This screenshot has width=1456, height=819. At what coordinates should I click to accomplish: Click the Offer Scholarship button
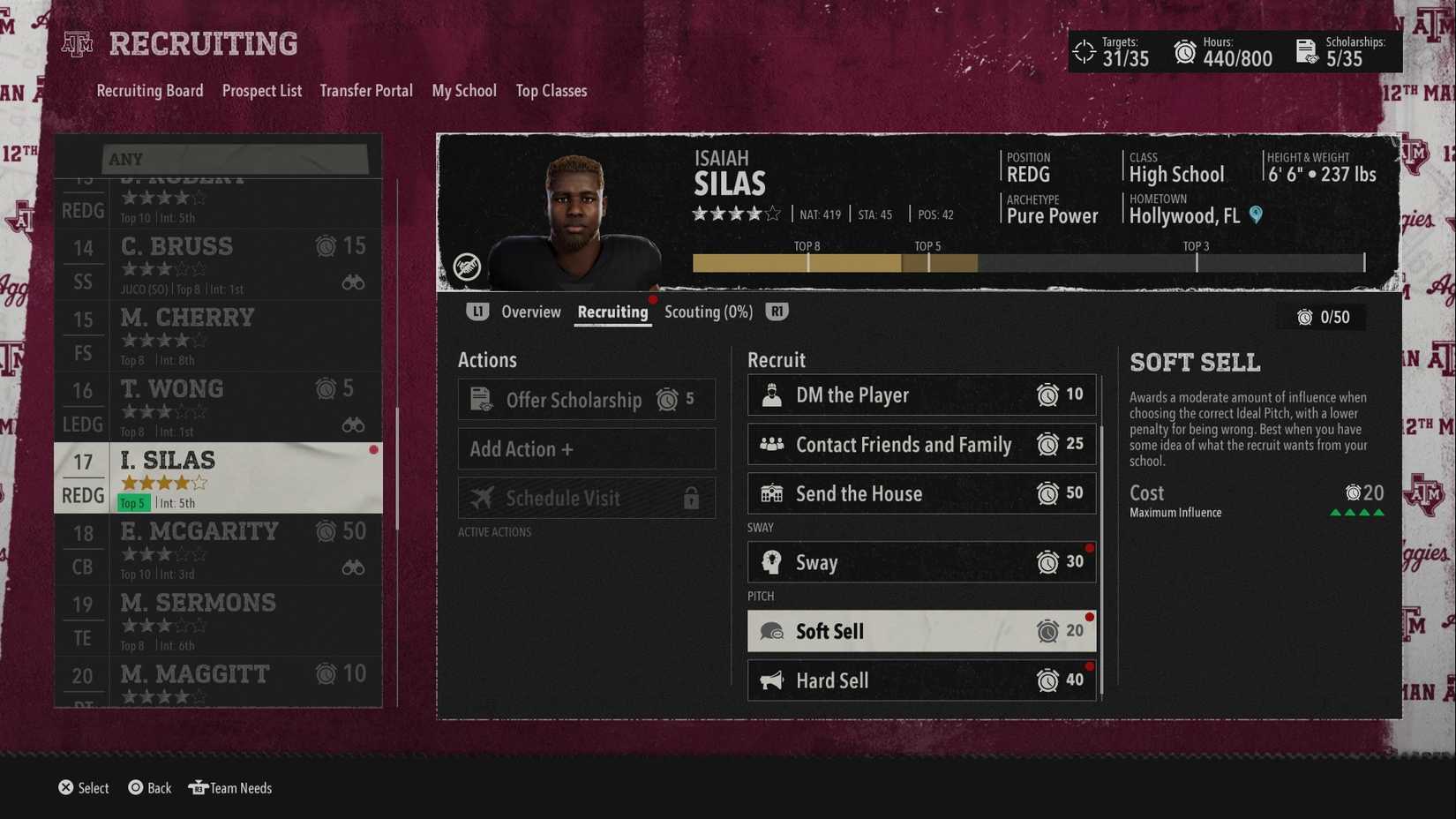pyautogui.click(x=586, y=399)
